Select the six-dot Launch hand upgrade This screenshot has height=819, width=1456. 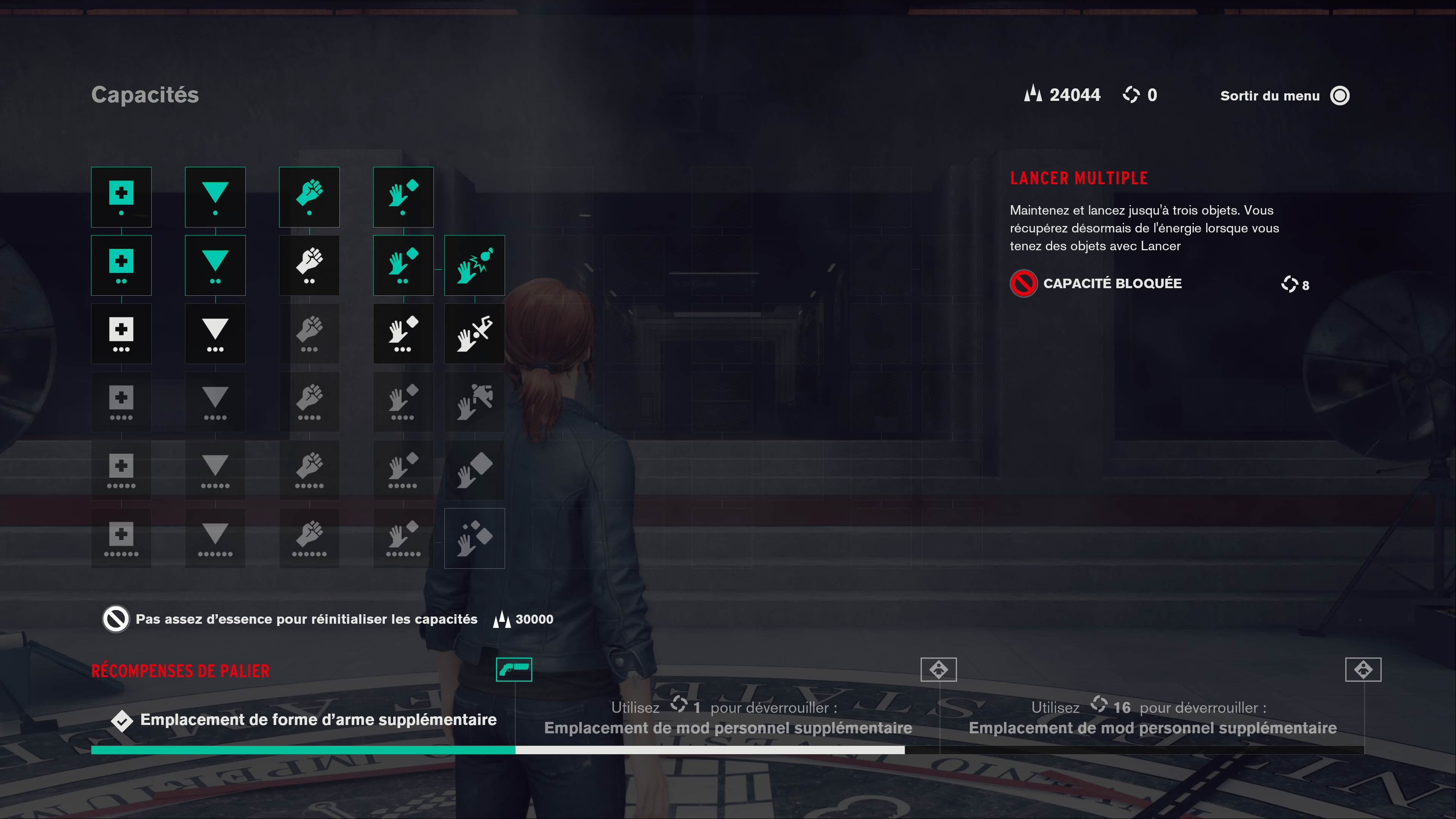point(403,538)
